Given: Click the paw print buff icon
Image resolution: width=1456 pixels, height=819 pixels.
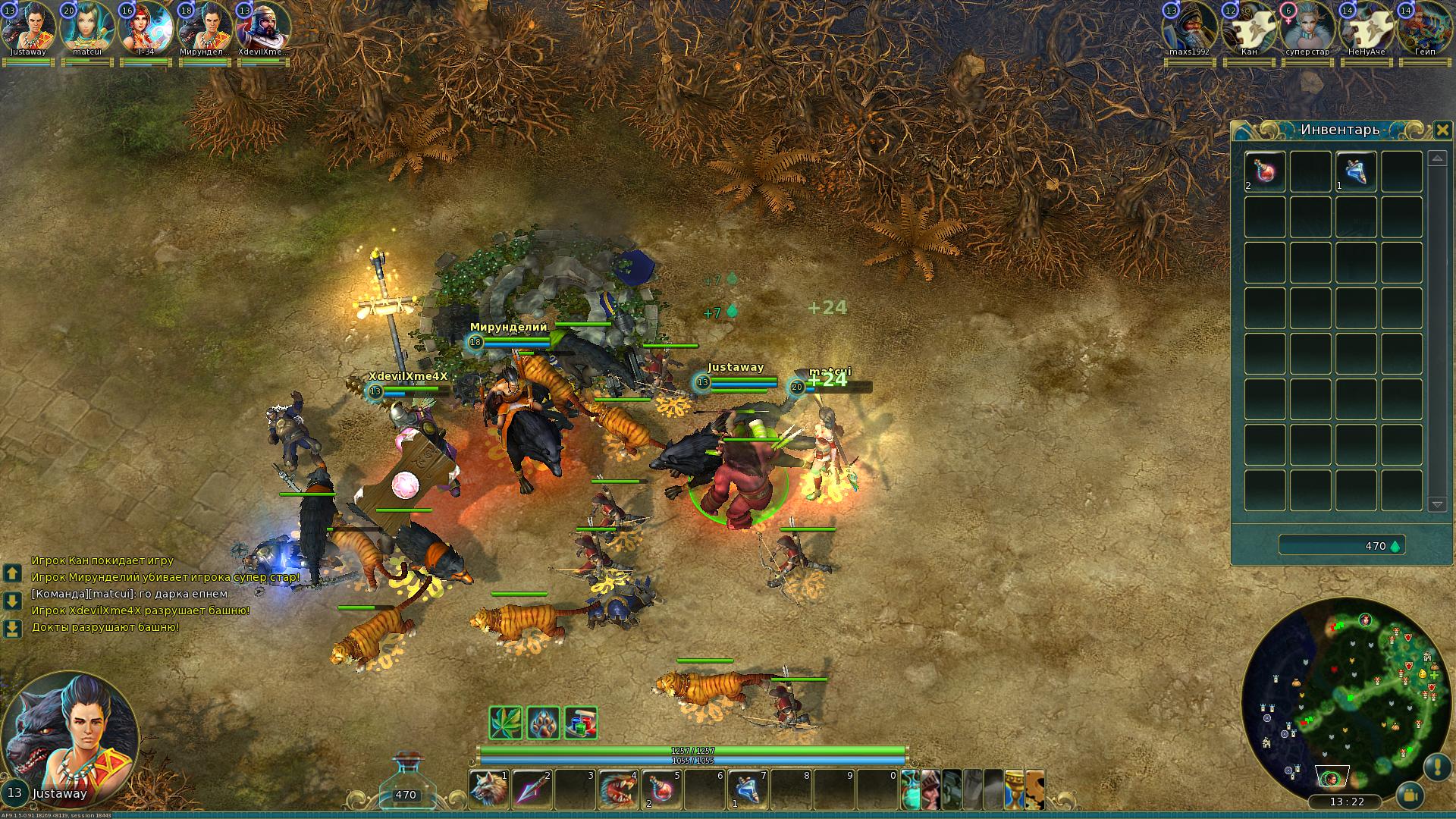Looking at the screenshot, I should tap(544, 723).
